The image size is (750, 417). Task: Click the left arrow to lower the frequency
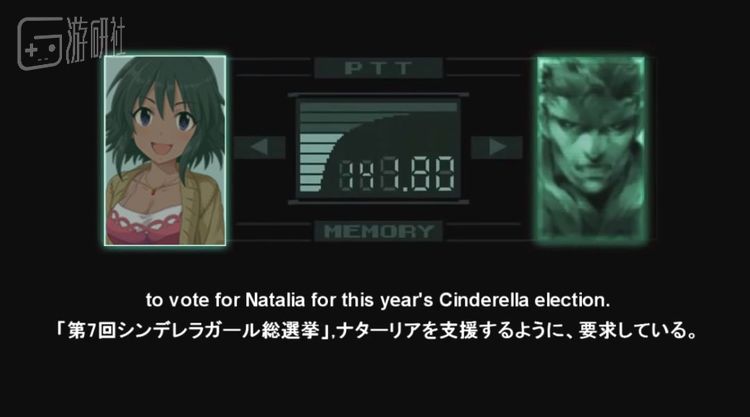coord(259,147)
